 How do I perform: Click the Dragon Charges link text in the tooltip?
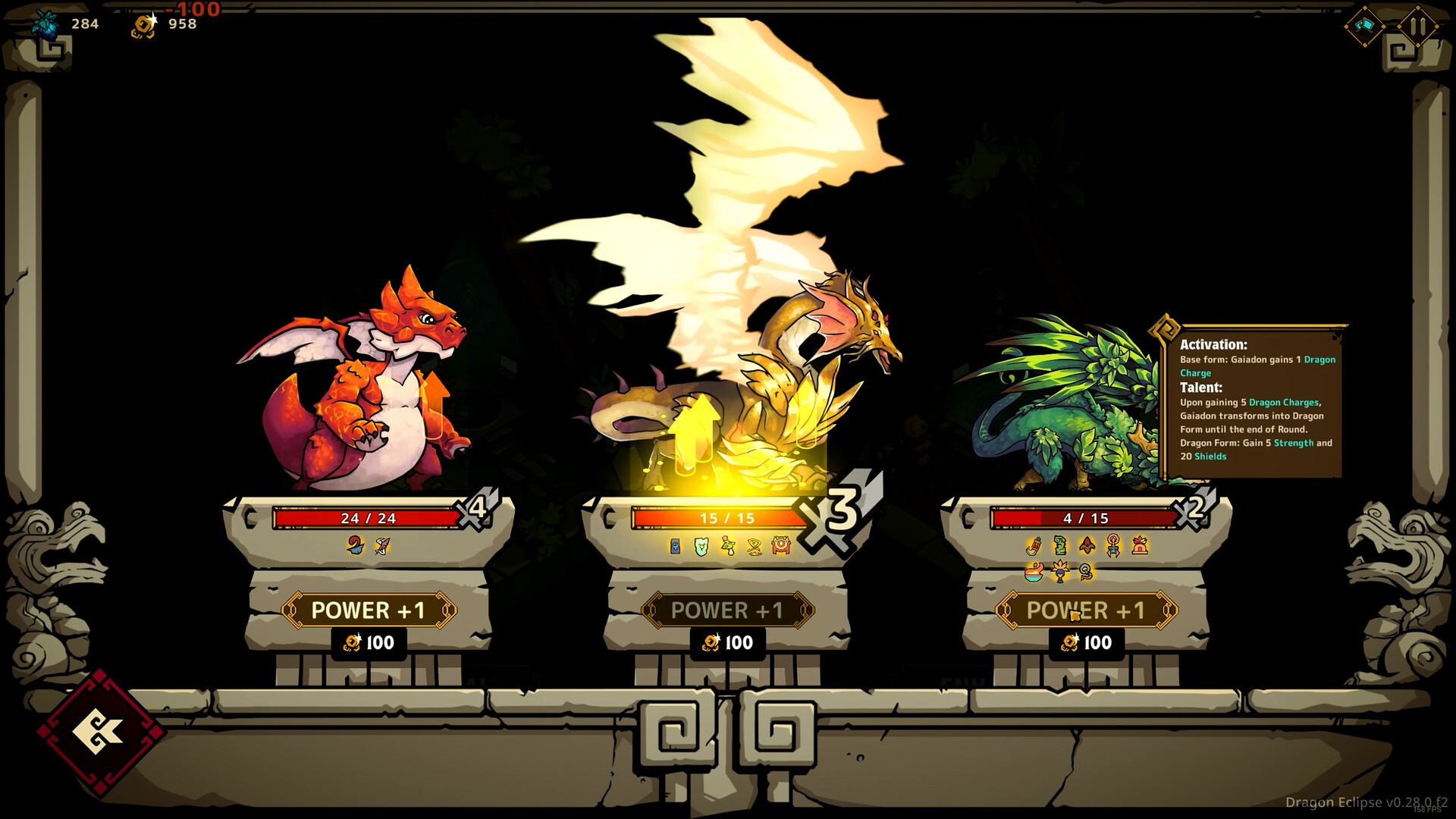(1283, 402)
